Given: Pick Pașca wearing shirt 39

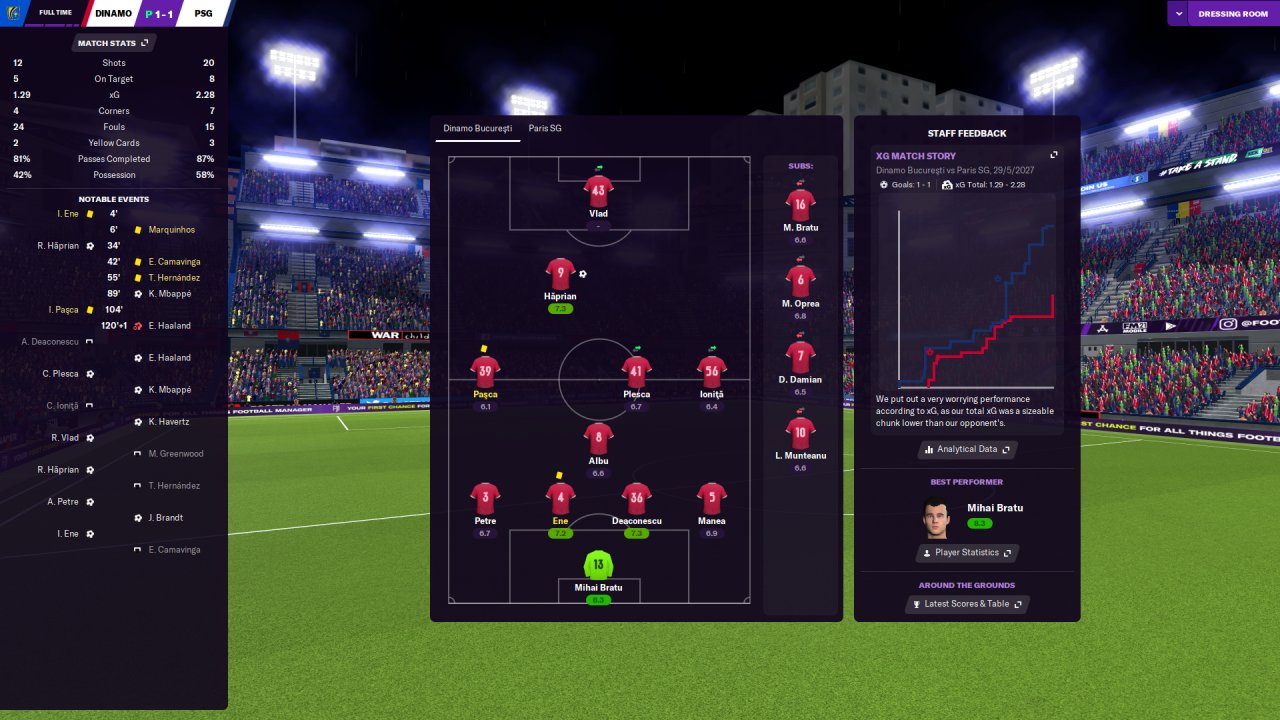Looking at the screenshot, I should coord(485,371).
